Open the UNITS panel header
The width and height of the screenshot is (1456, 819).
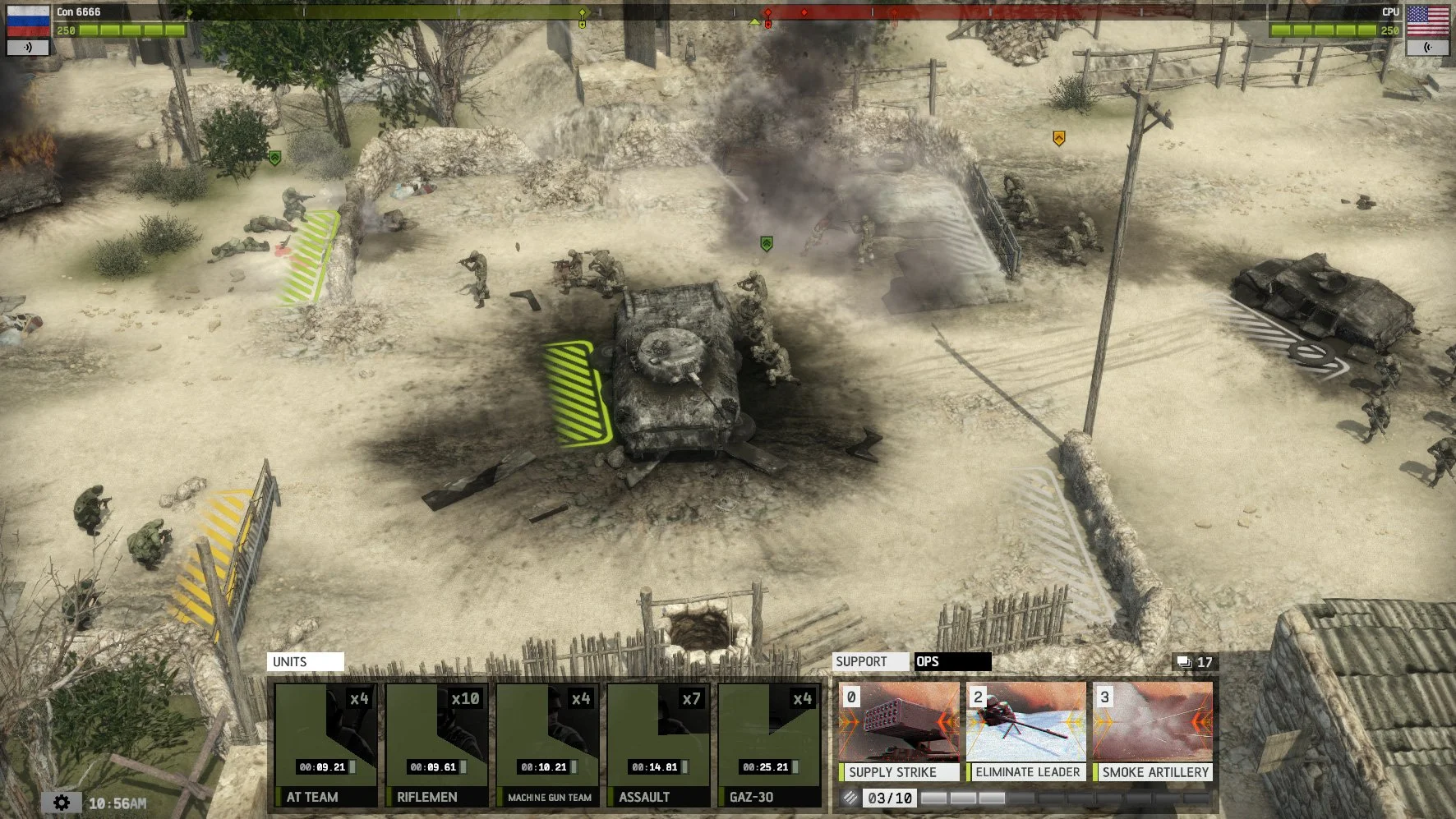pyautogui.click(x=306, y=661)
